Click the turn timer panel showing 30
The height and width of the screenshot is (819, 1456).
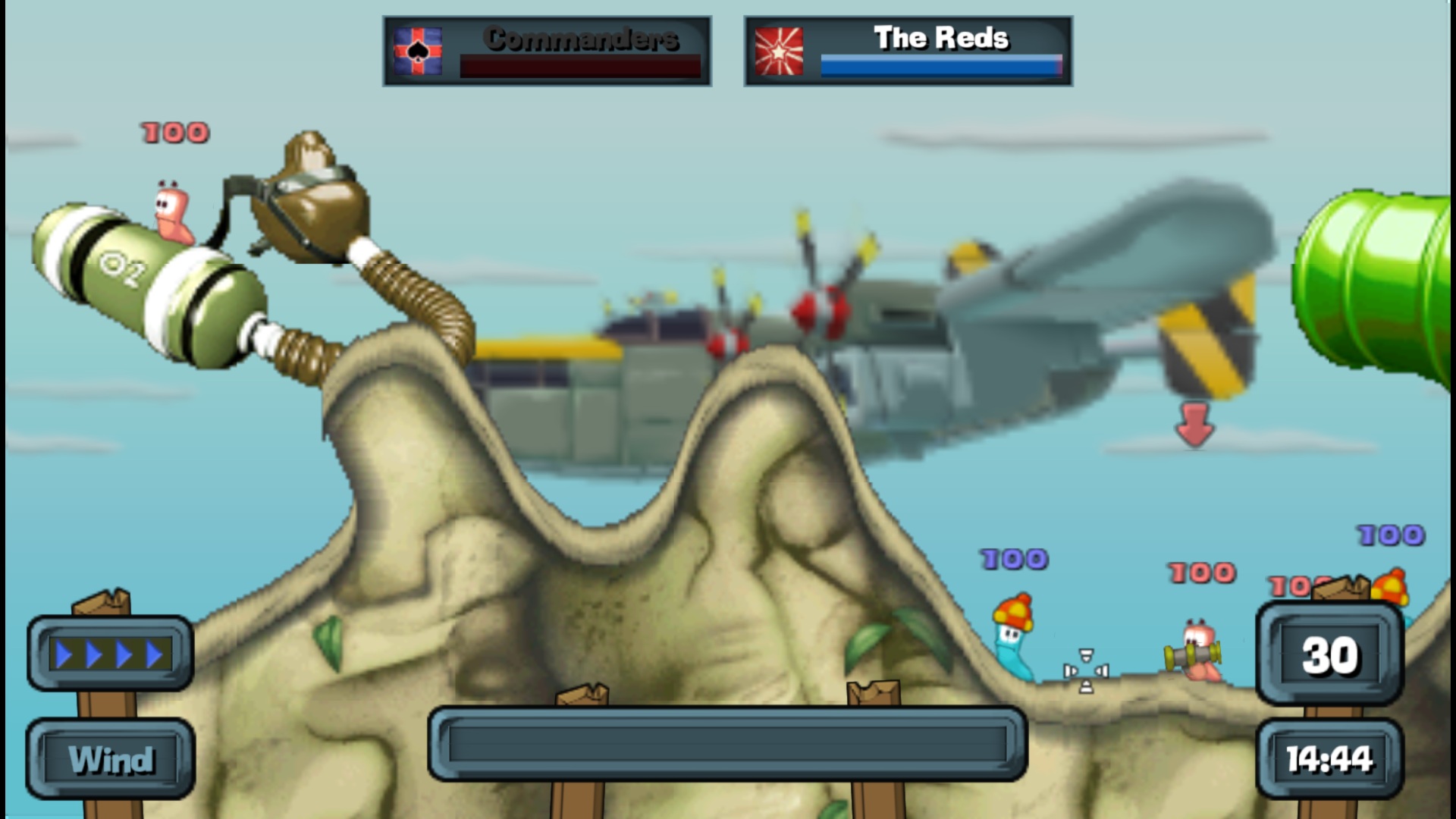point(1329,654)
